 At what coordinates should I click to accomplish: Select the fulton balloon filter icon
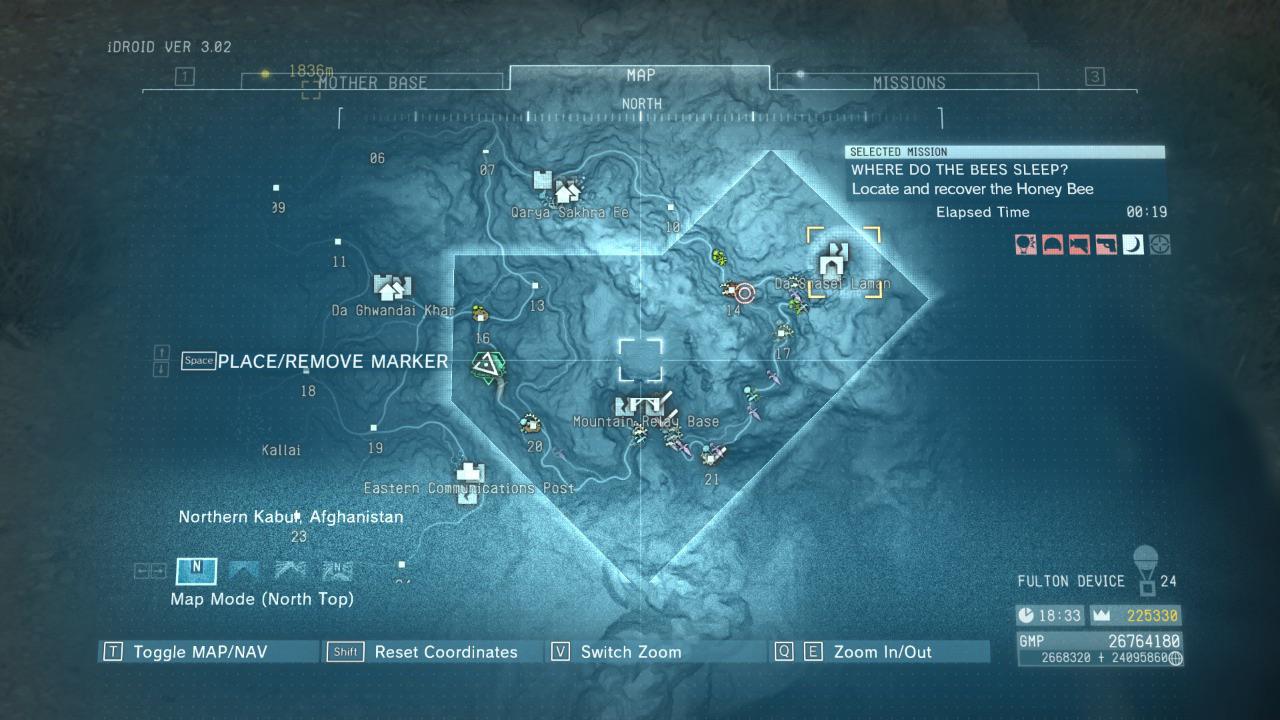coord(1025,245)
